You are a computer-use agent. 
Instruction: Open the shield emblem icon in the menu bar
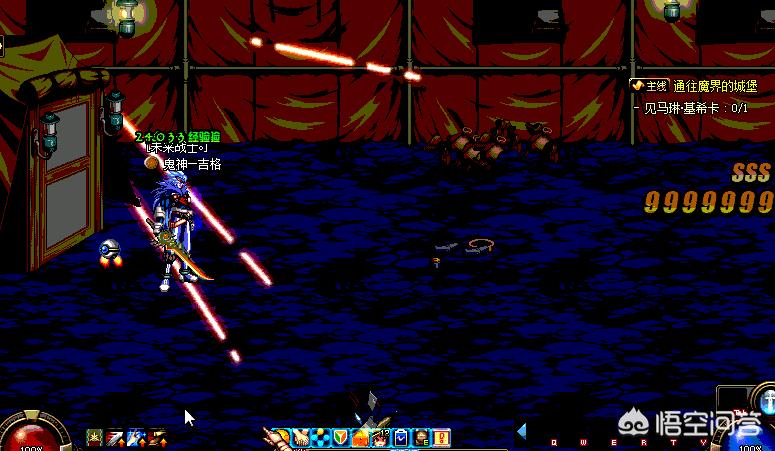pyautogui.click(x=340, y=438)
